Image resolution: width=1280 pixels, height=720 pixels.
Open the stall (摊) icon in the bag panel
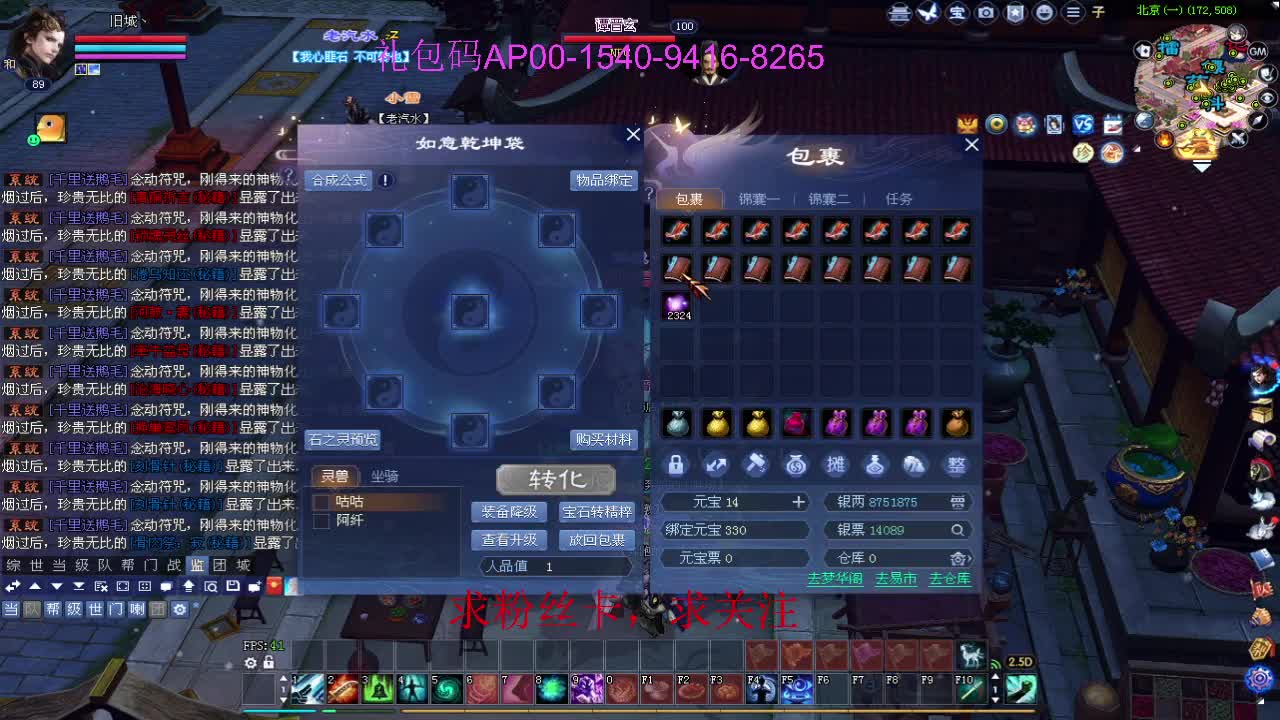point(836,464)
